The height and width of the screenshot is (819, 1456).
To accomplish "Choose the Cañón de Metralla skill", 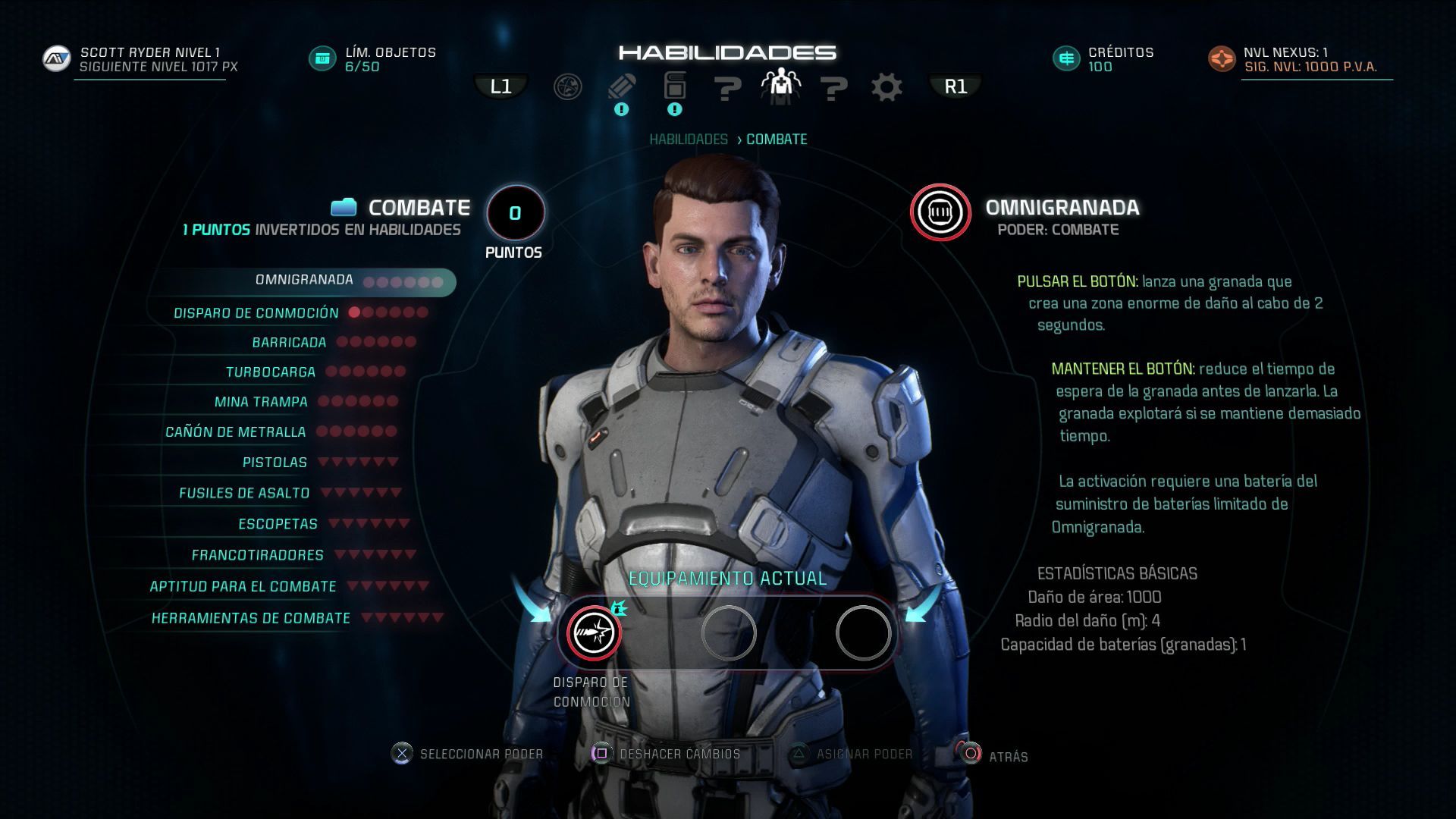I will tap(236, 432).
